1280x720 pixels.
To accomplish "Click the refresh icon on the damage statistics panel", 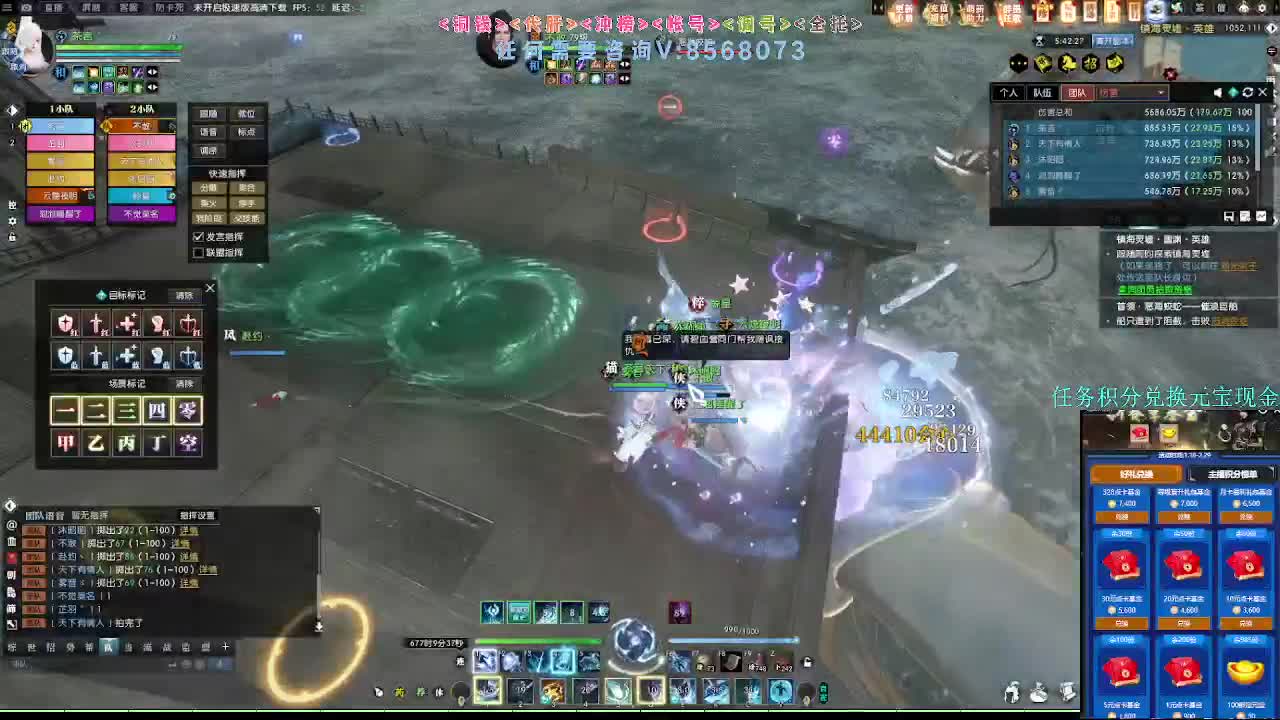I will pyautogui.click(x=1248, y=92).
